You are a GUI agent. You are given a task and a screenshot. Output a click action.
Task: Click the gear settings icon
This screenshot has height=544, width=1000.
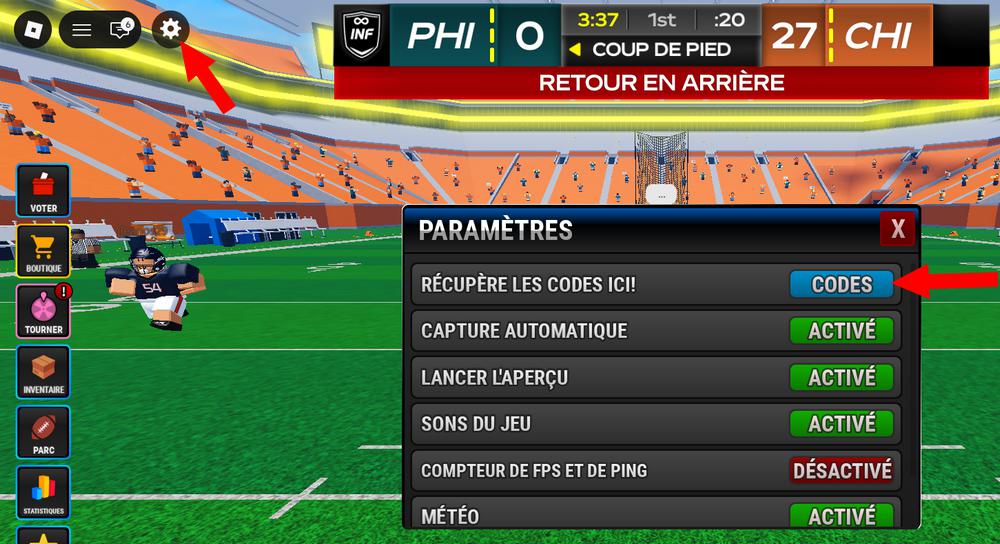[171, 30]
